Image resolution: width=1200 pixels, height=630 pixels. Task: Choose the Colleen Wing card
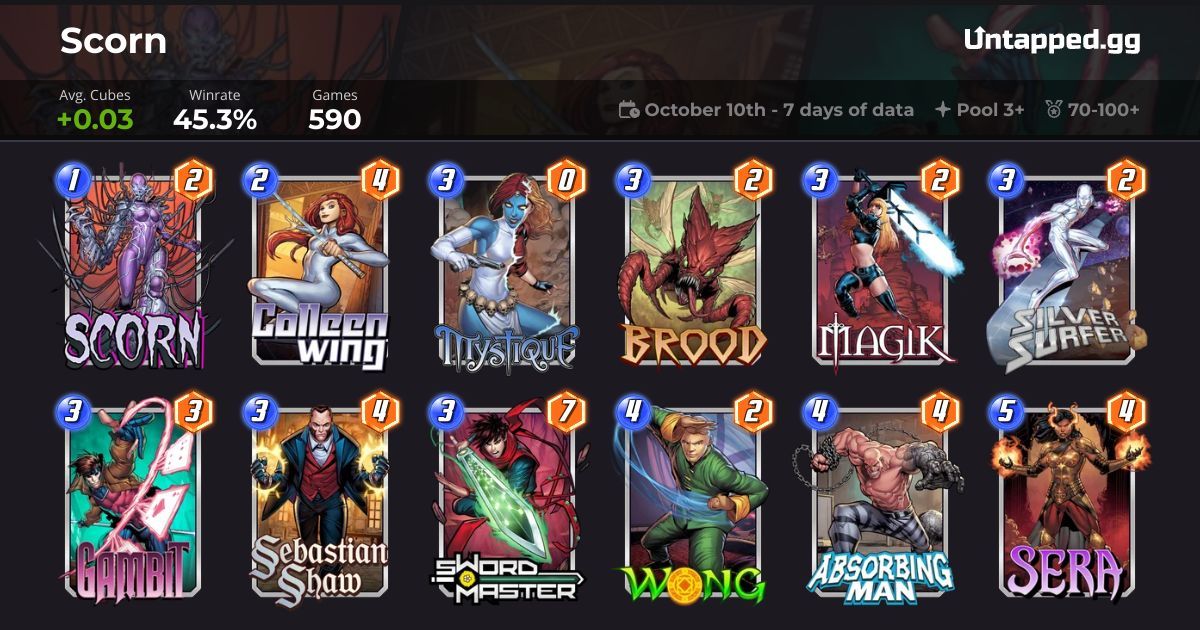(x=319, y=268)
